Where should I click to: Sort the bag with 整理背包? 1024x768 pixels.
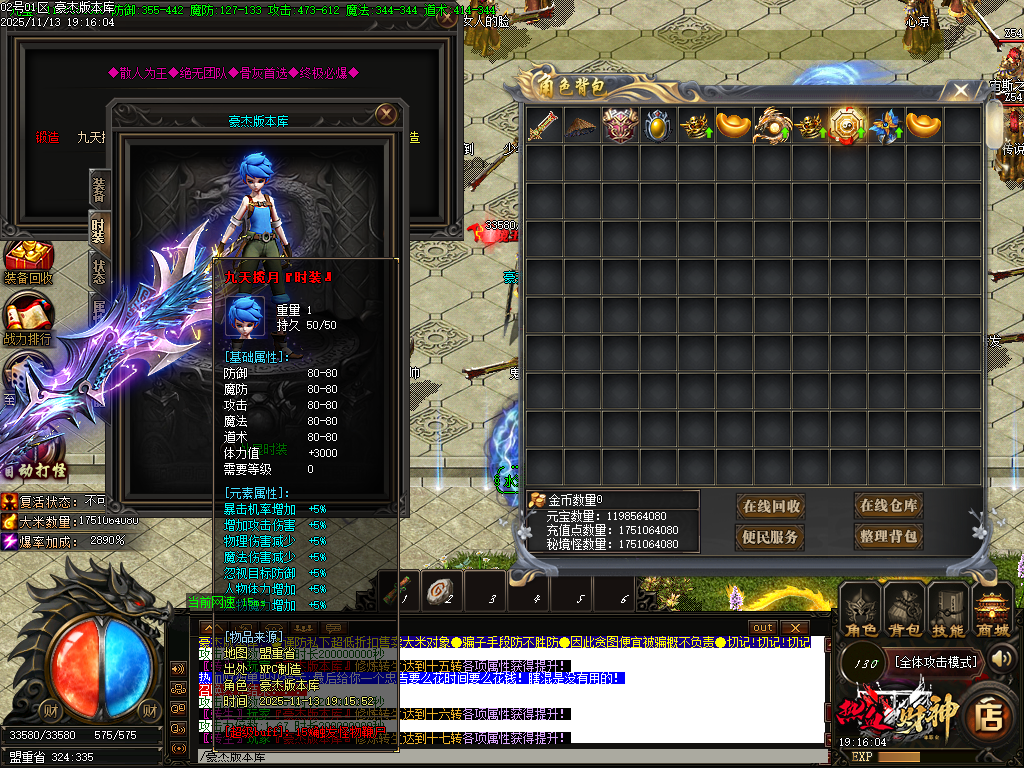tap(888, 537)
